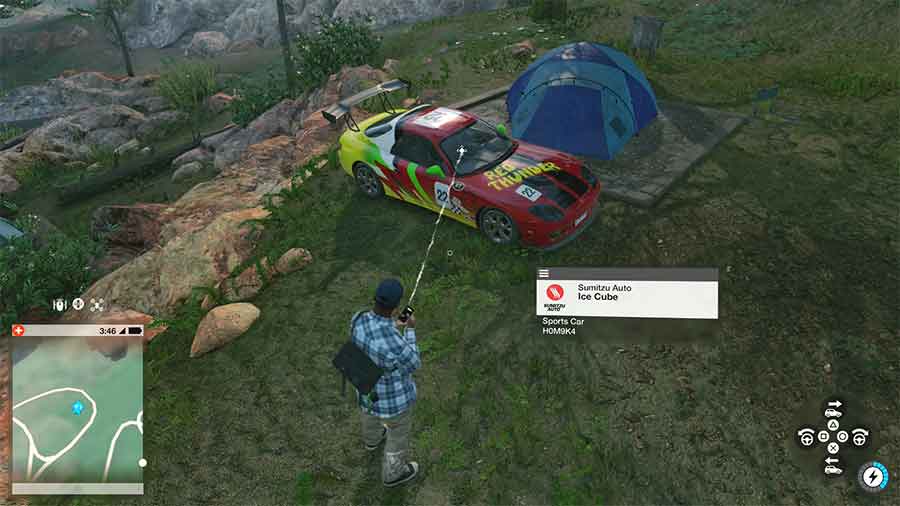
Task: Select the quadcopter drone gadget icon
Action: coord(97,304)
